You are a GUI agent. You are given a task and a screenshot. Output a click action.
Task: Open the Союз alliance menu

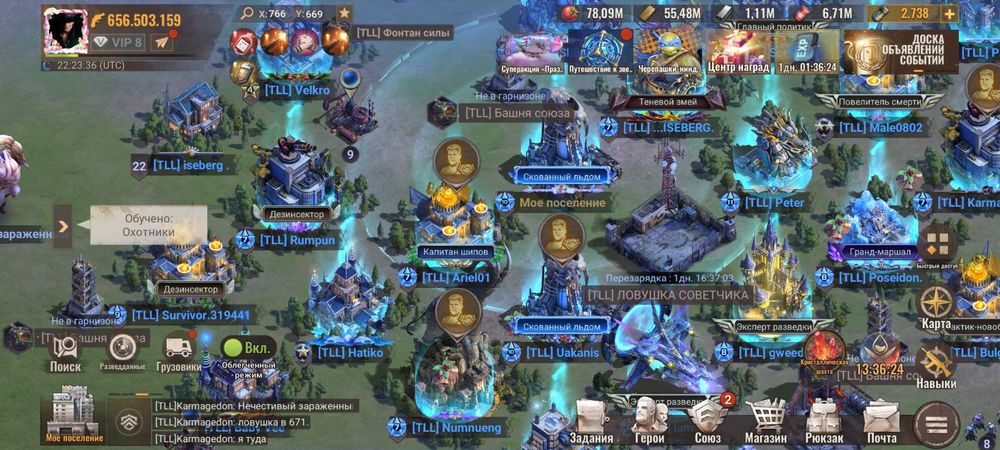coord(707,420)
